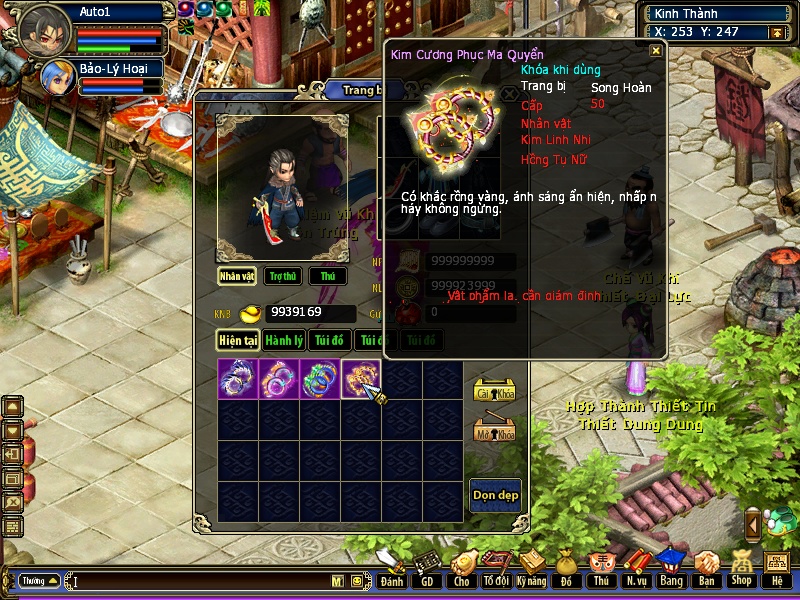Viewport: 800px width, 600px height.
Task: Close the Kim Cương Phục Ma Quyền tooltip
Action: [x=656, y=50]
